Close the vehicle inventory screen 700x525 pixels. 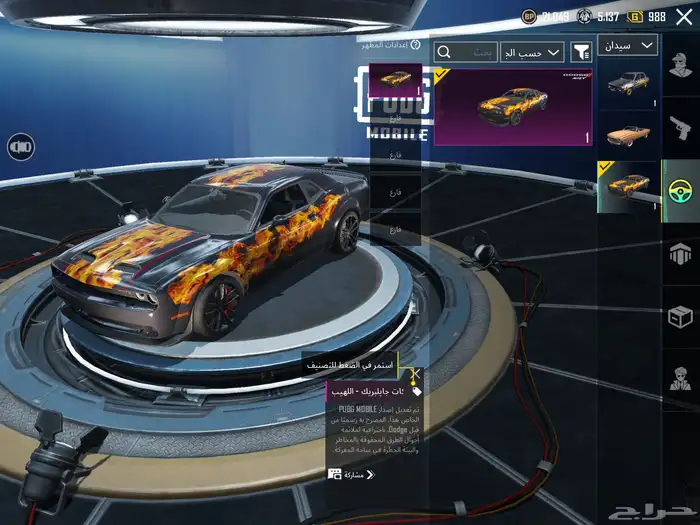(682, 17)
